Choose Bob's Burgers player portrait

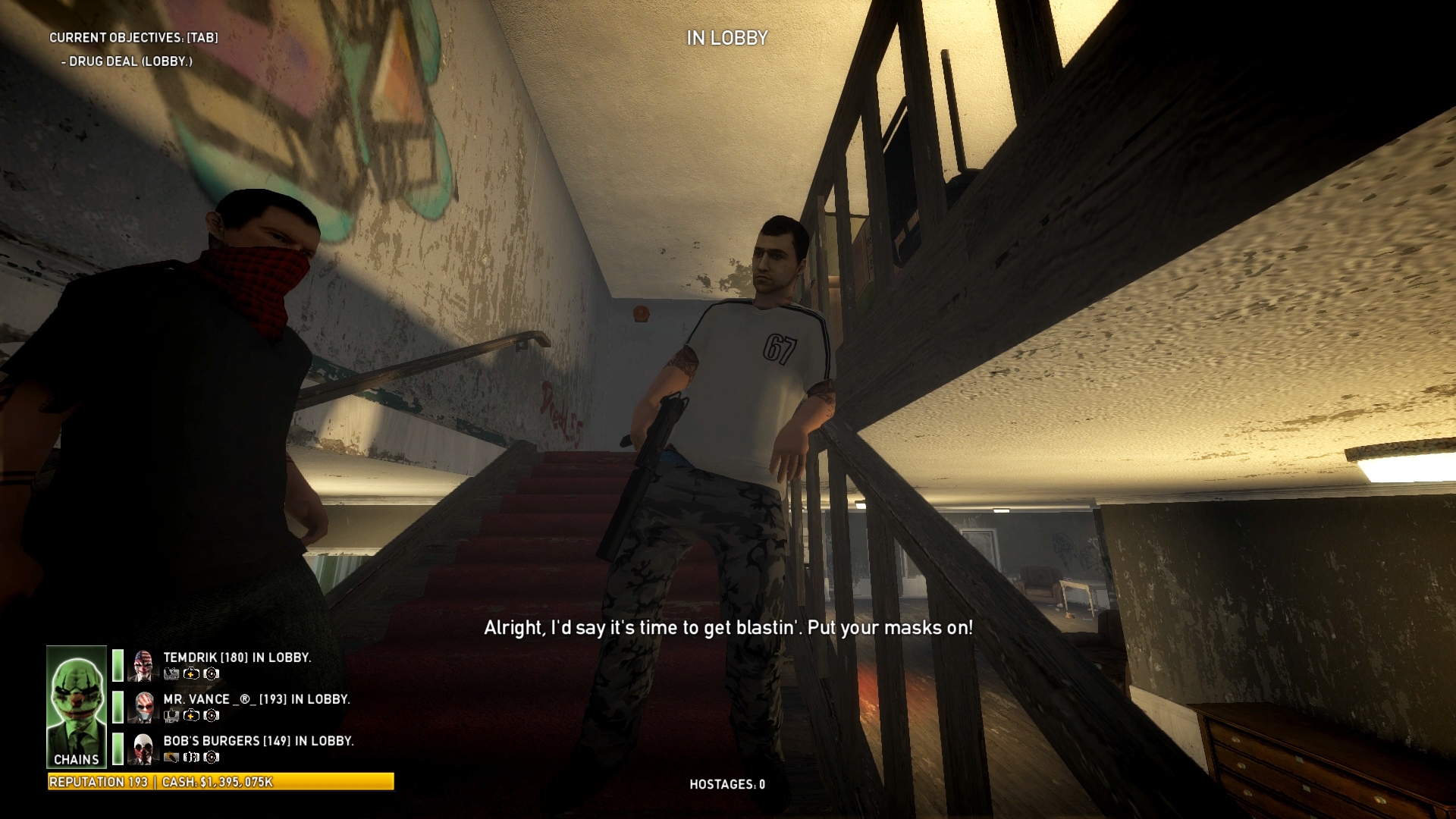click(143, 748)
